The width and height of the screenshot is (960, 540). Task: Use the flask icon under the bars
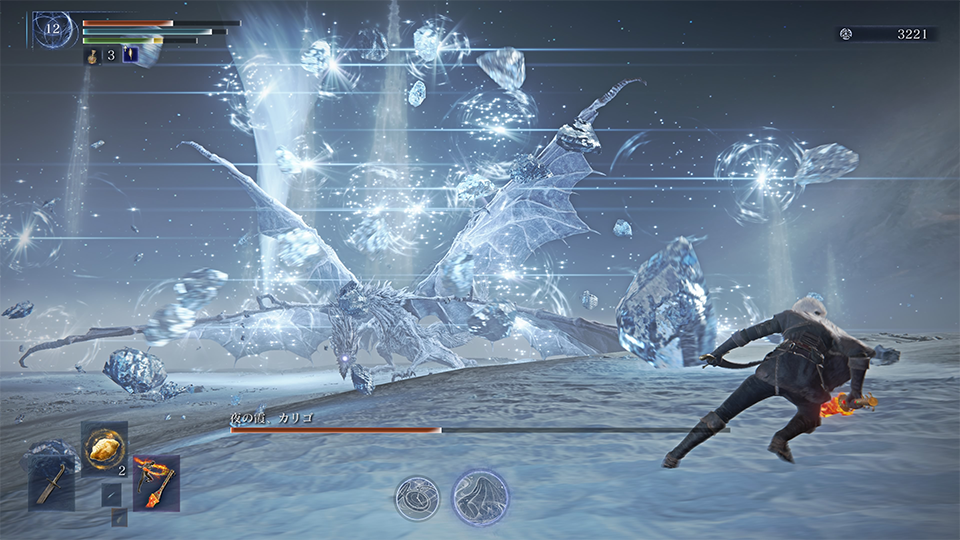pyautogui.click(x=90, y=56)
